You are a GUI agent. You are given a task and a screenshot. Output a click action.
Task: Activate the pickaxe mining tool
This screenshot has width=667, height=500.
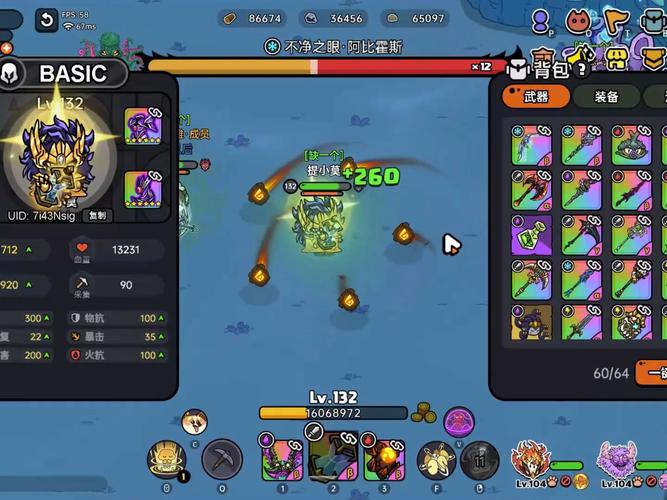pyautogui.click(x=221, y=459)
